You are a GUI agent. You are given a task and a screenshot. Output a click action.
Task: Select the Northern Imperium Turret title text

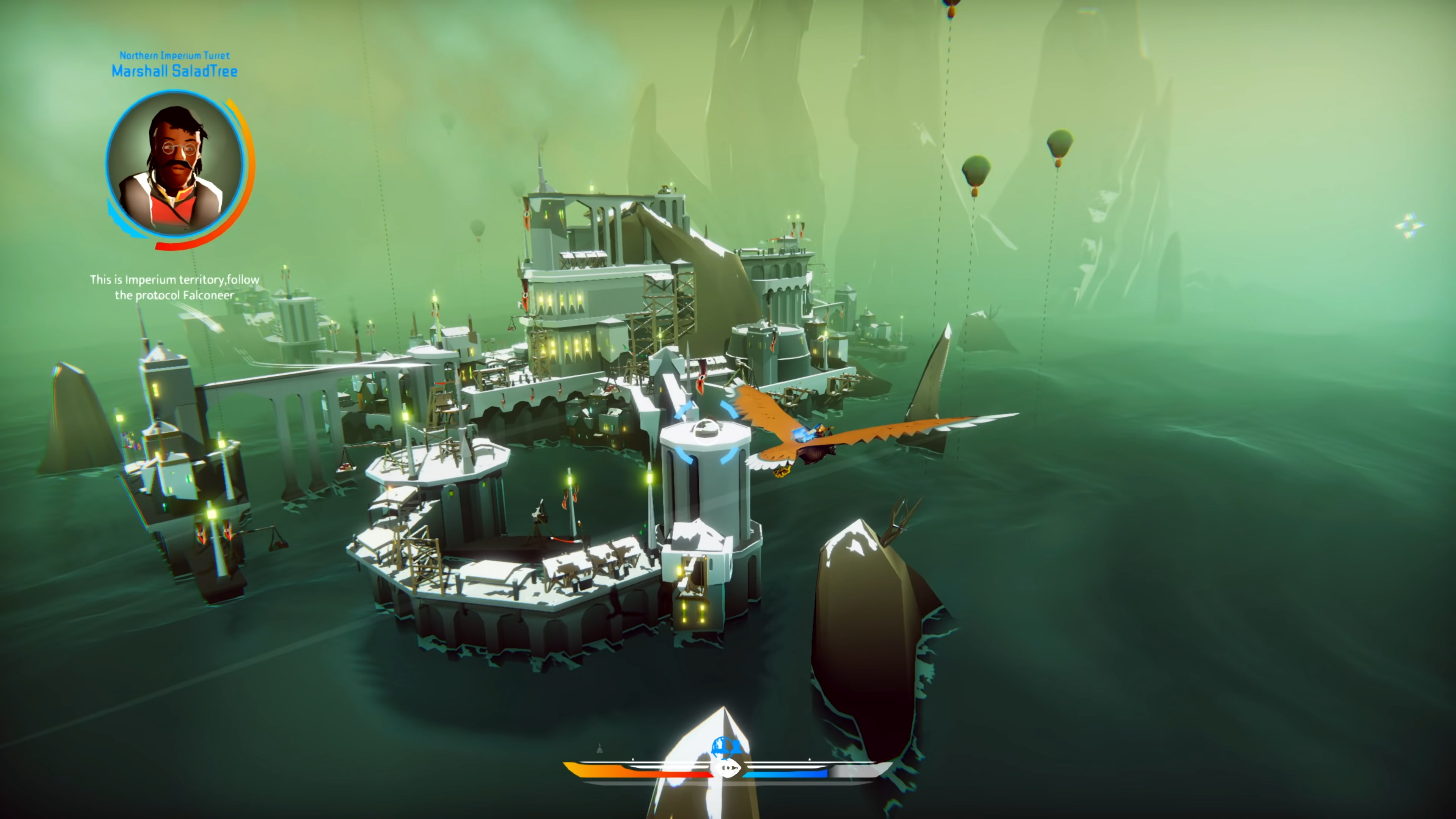pos(174,56)
